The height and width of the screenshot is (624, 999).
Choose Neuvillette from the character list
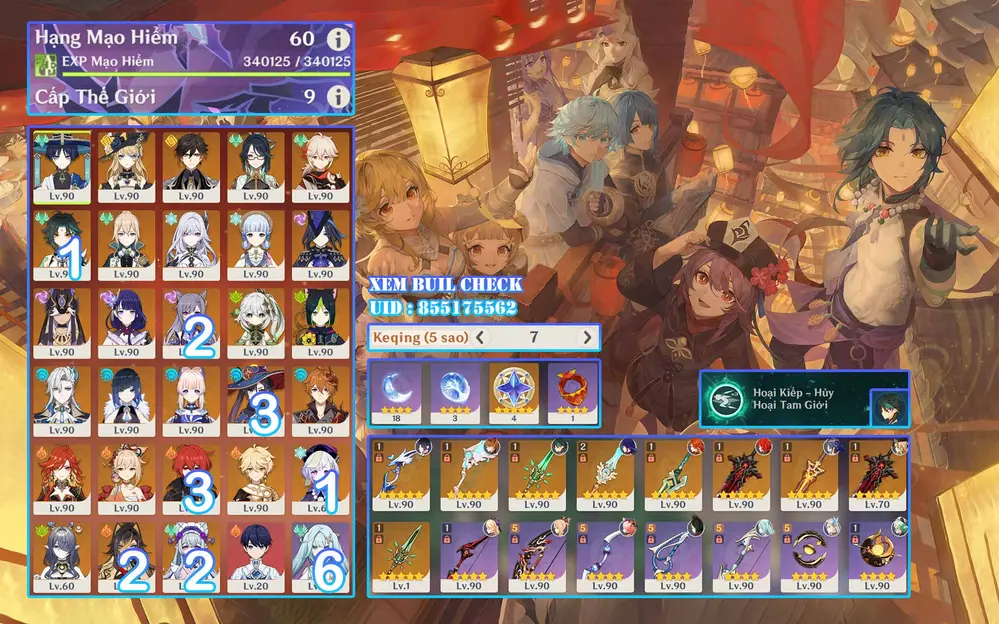click(62, 400)
